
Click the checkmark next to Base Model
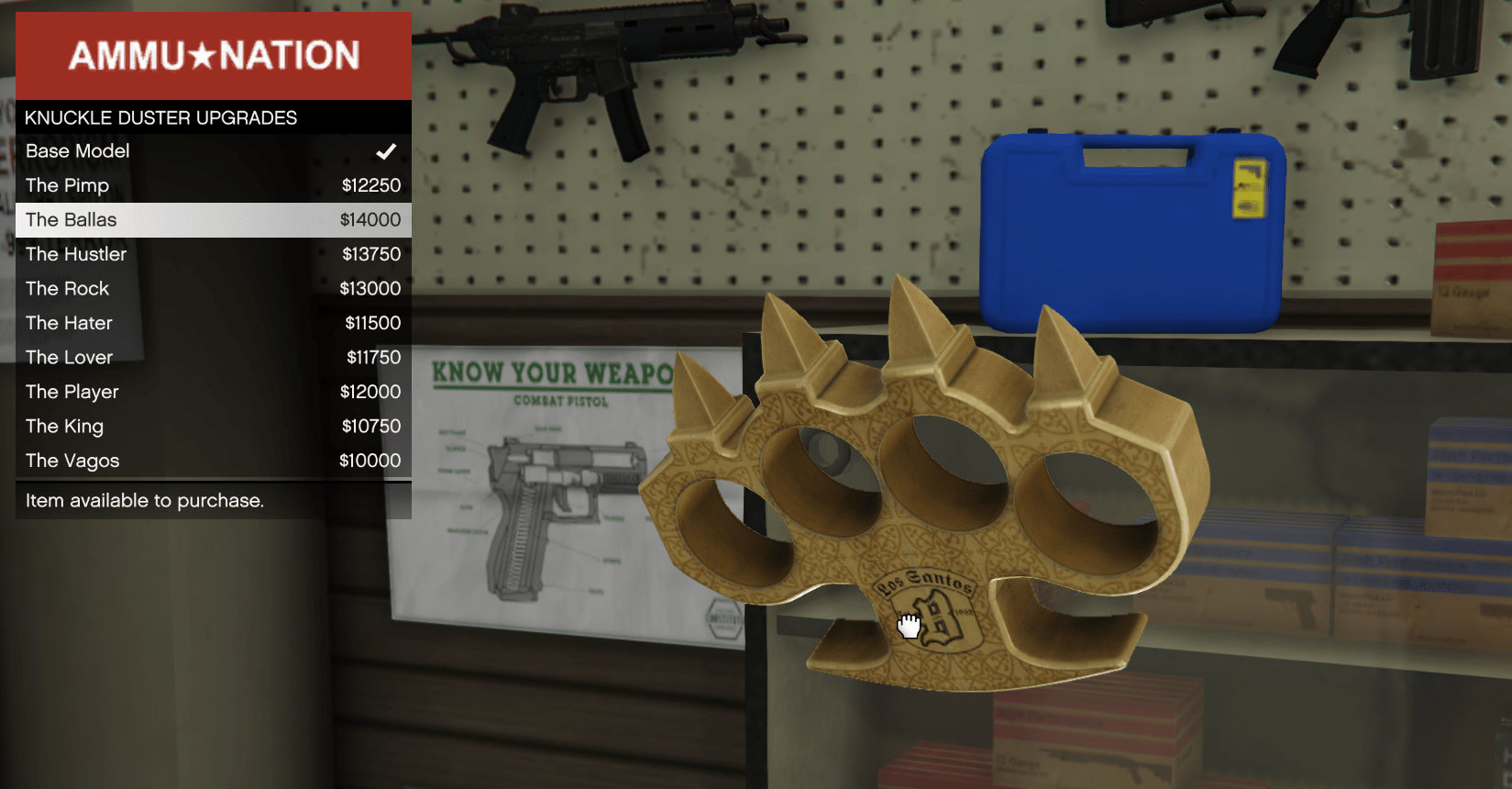386,151
